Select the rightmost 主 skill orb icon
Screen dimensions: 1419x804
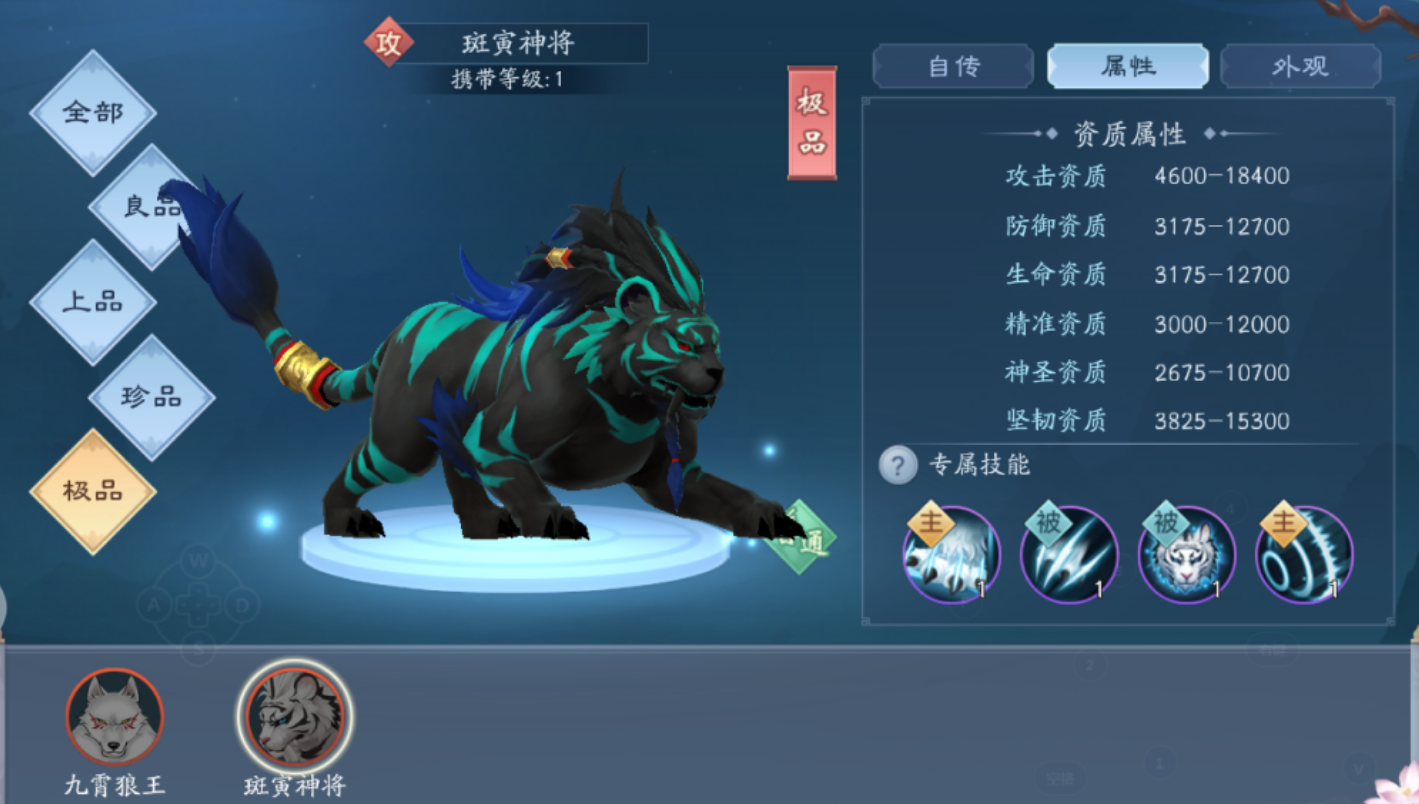tap(1303, 555)
